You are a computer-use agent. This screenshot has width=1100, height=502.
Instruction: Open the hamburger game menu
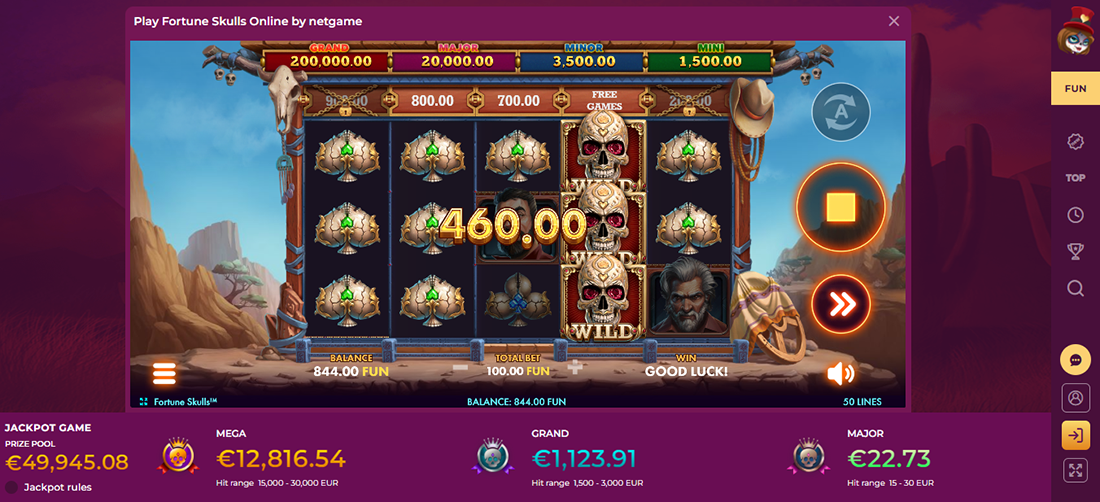164,374
